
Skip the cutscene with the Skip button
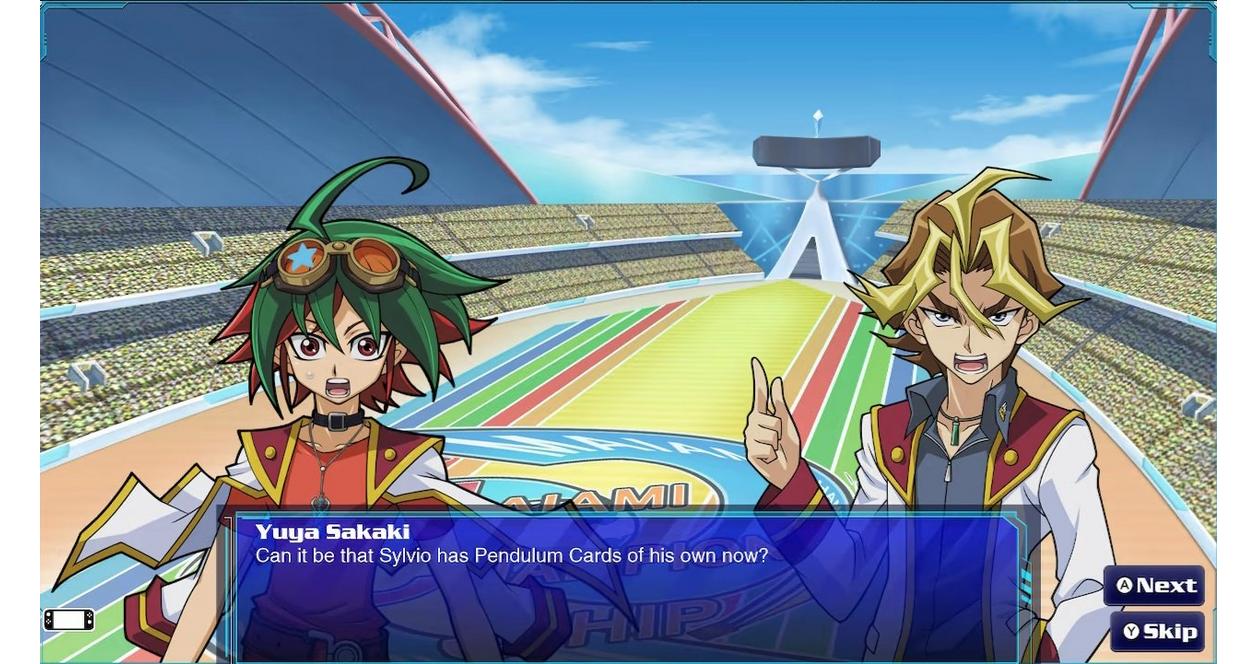(x=1158, y=632)
